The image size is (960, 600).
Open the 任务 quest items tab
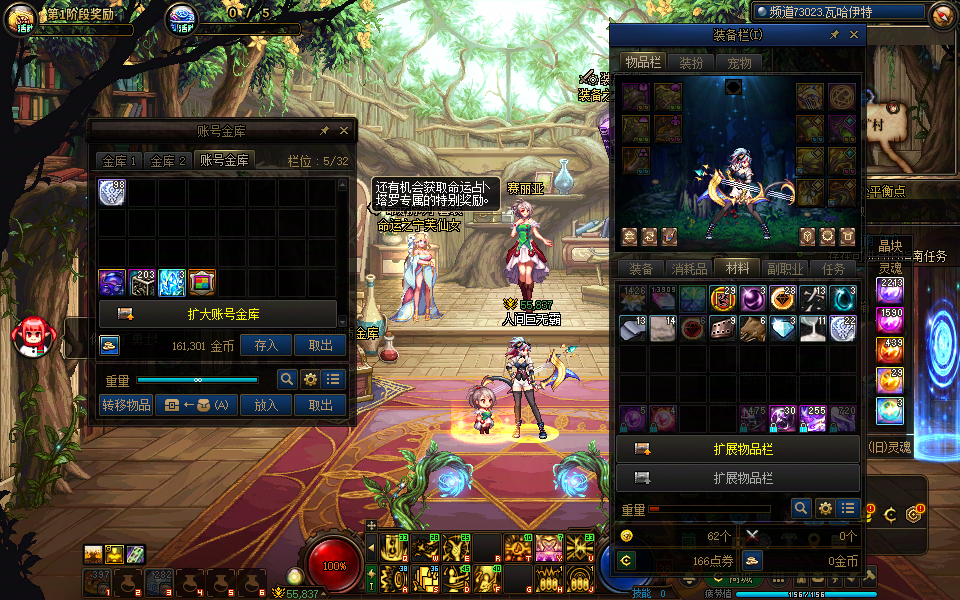[833, 268]
